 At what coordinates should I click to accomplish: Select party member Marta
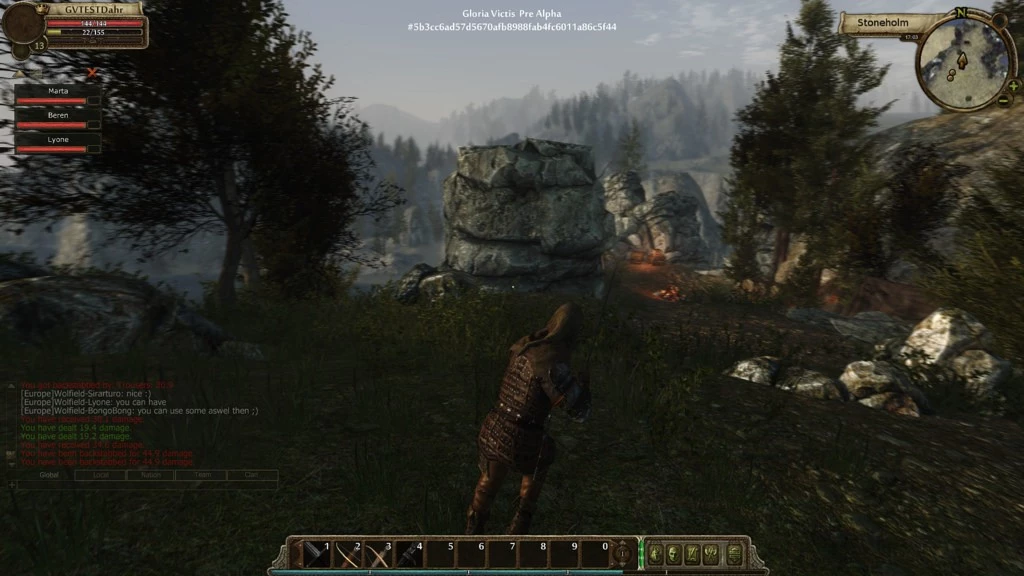pos(58,91)
